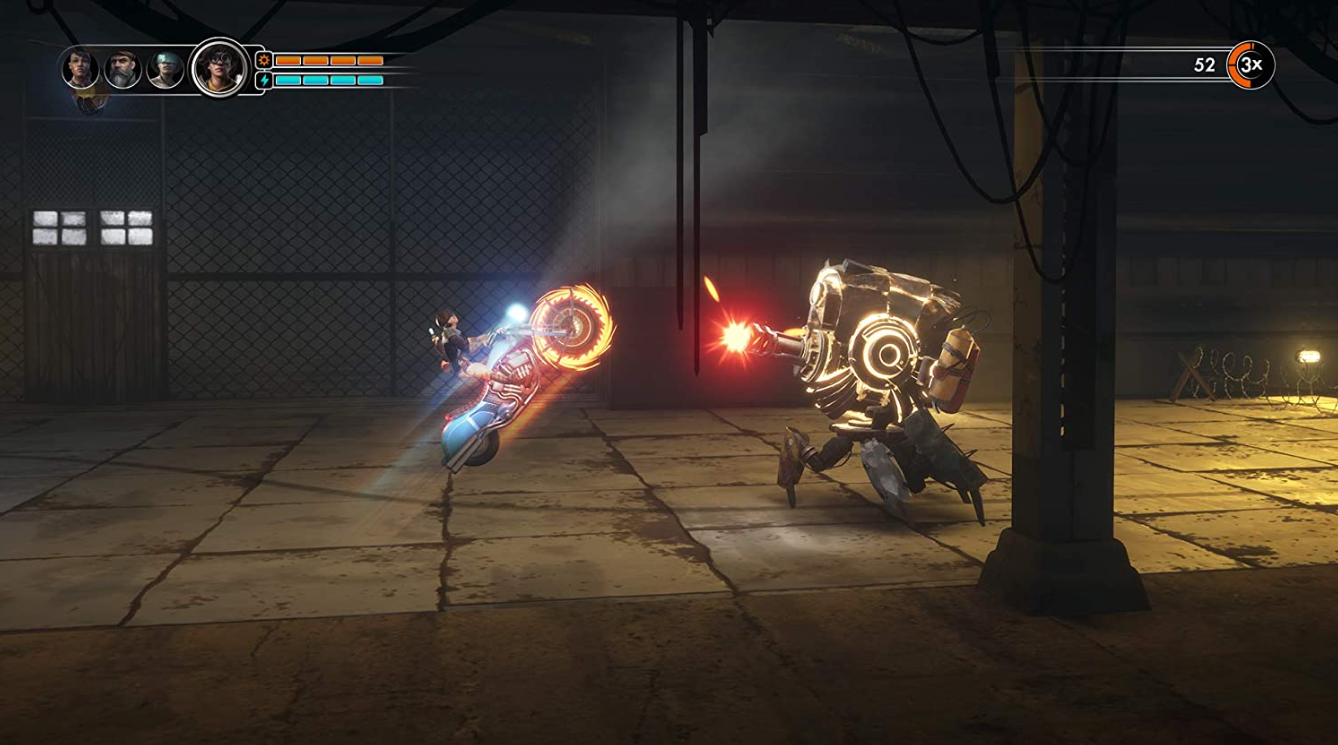
Task: Click the active goggles character portrait
Action: point(220,67)
